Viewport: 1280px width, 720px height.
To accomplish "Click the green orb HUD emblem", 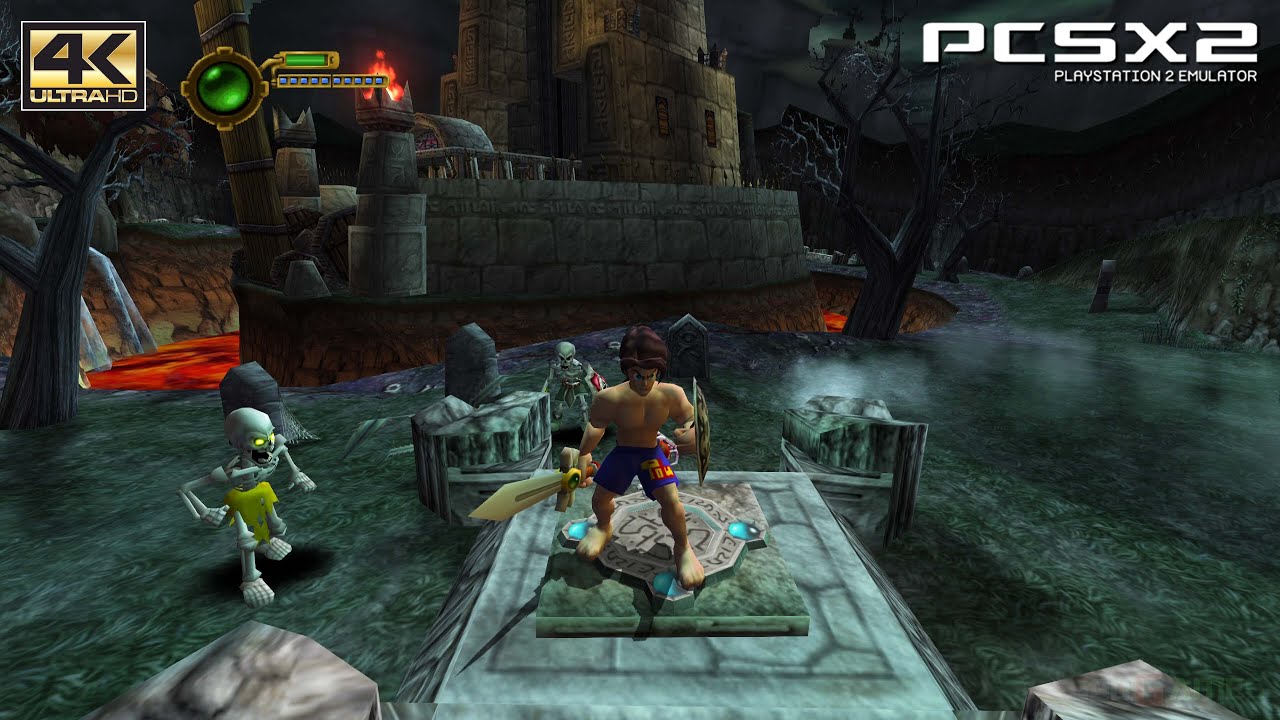I will pyautogui.click(x=225, y=88).
